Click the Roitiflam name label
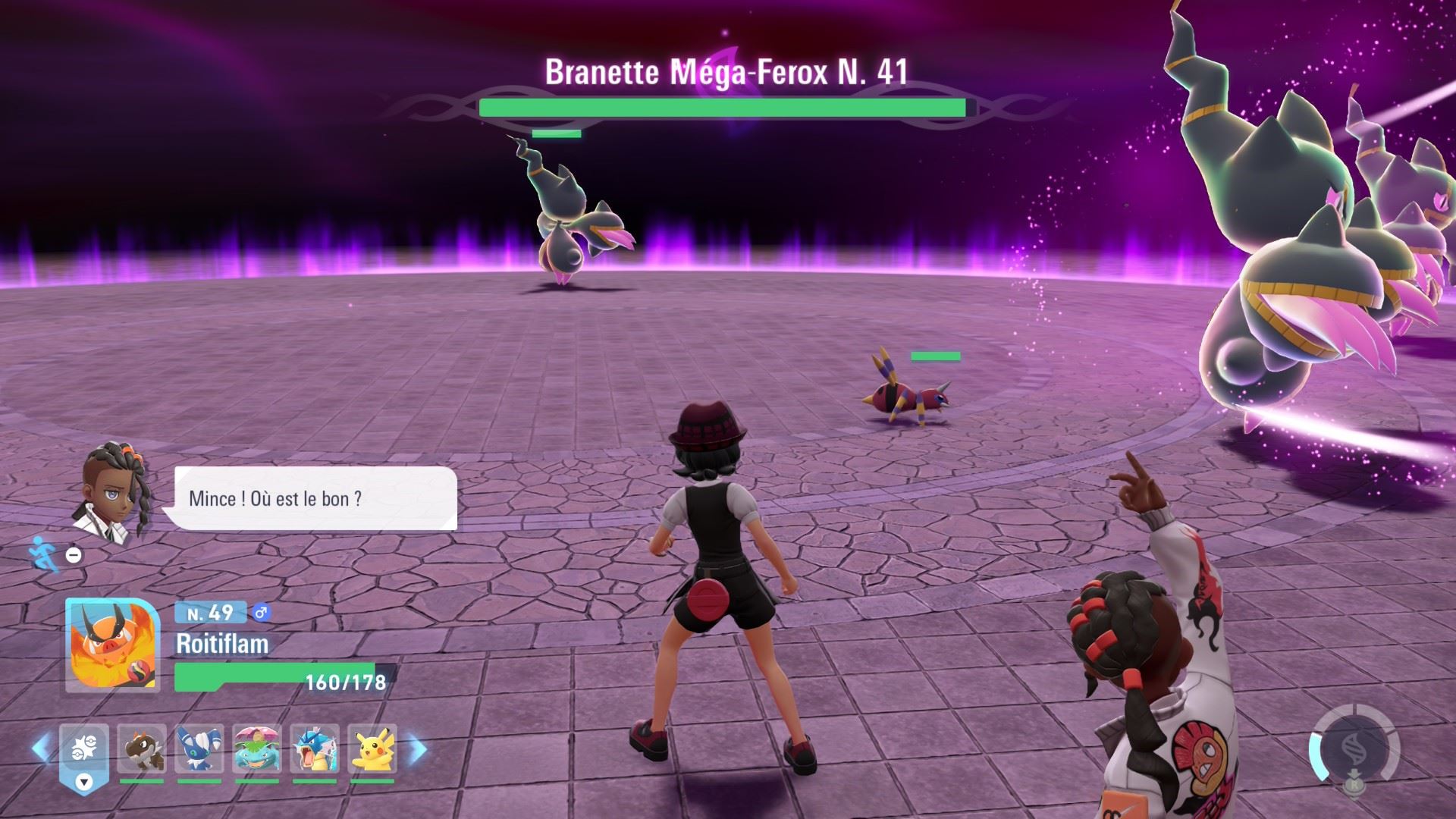Viewport: 1456px width, 819px height. (x=220, y=645)
